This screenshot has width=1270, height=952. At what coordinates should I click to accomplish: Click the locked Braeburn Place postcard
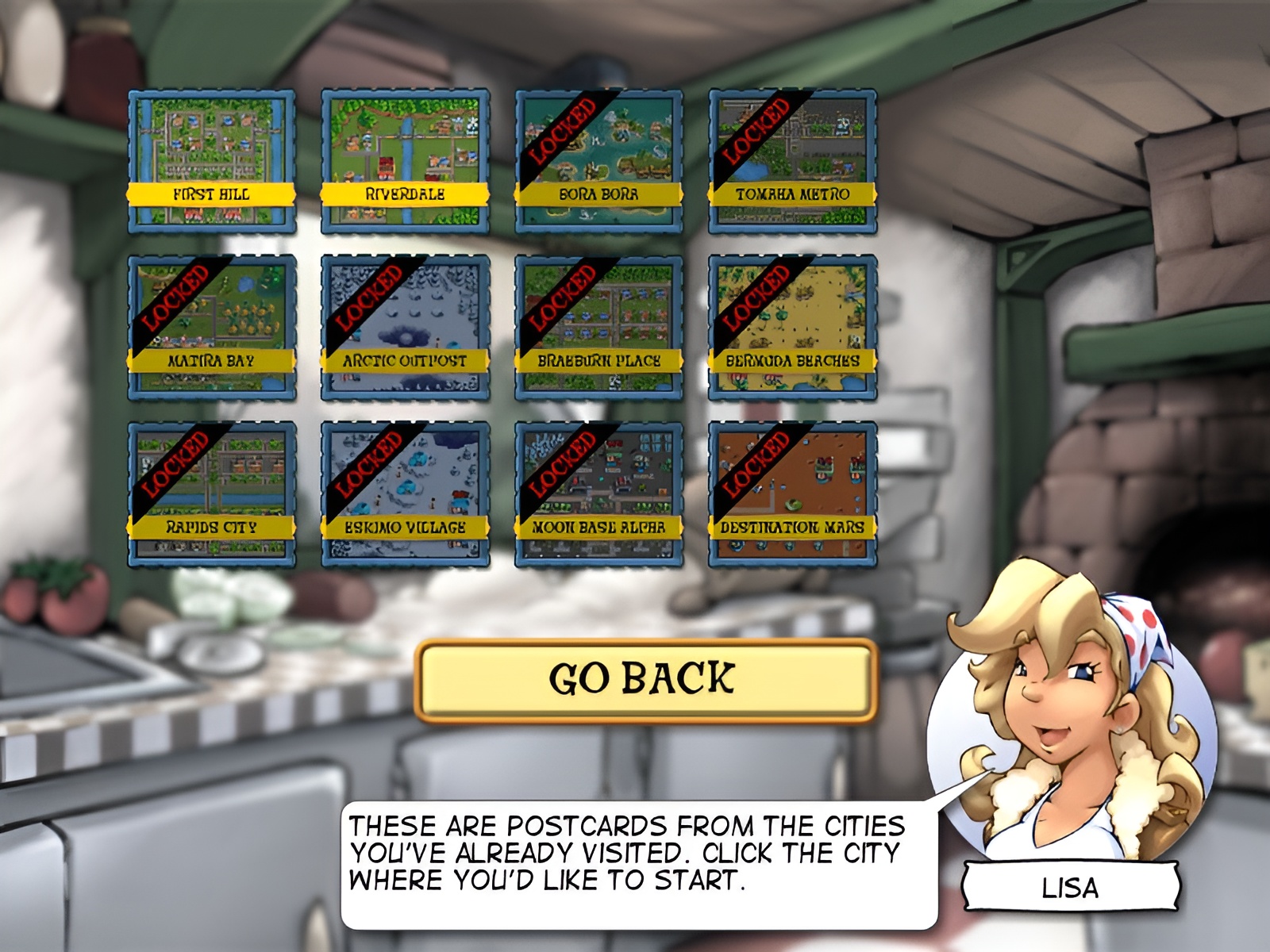(x=598, y=328)
